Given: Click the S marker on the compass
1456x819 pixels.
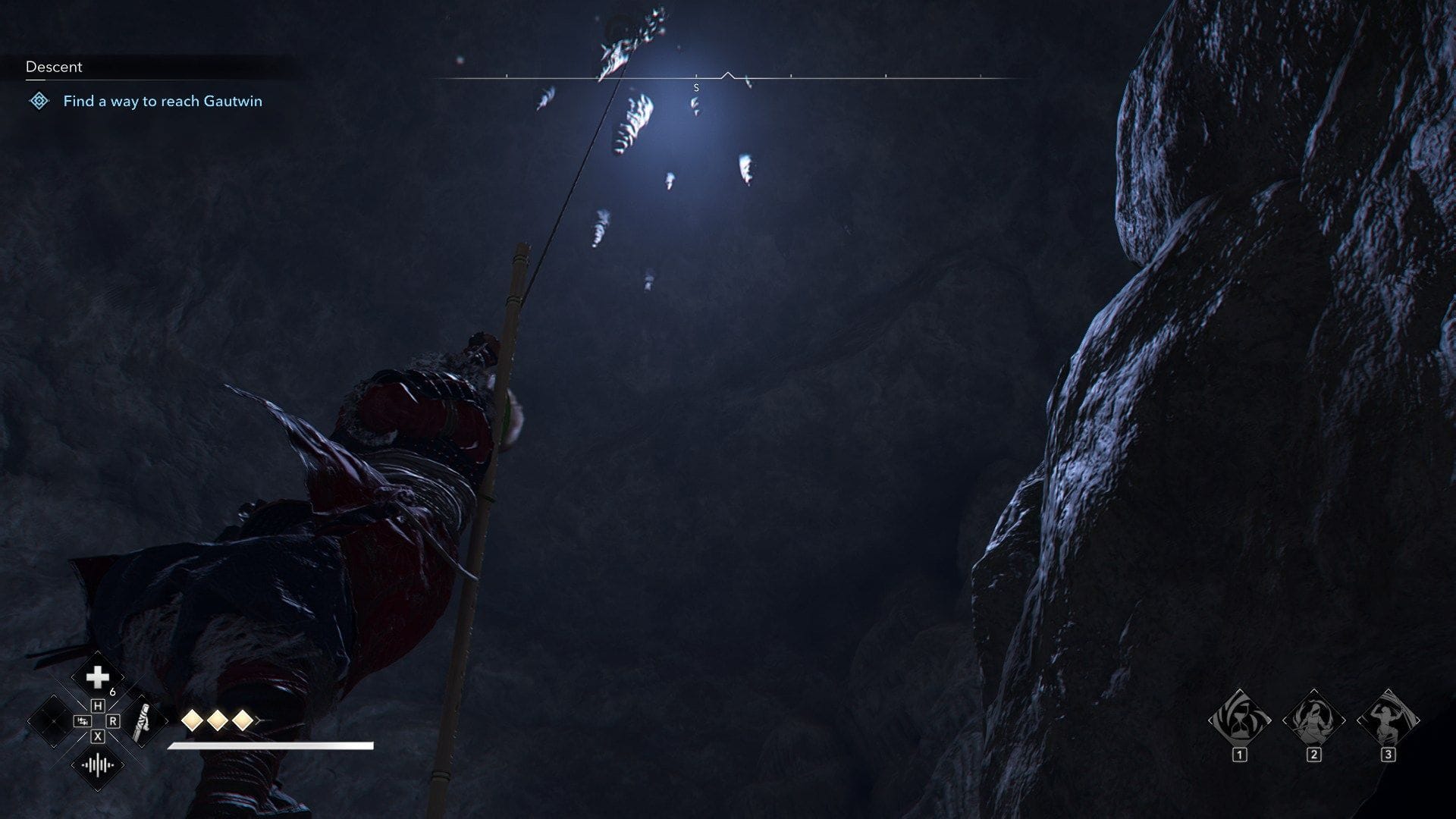Looking at the screenshot, I should coord(695,86).
